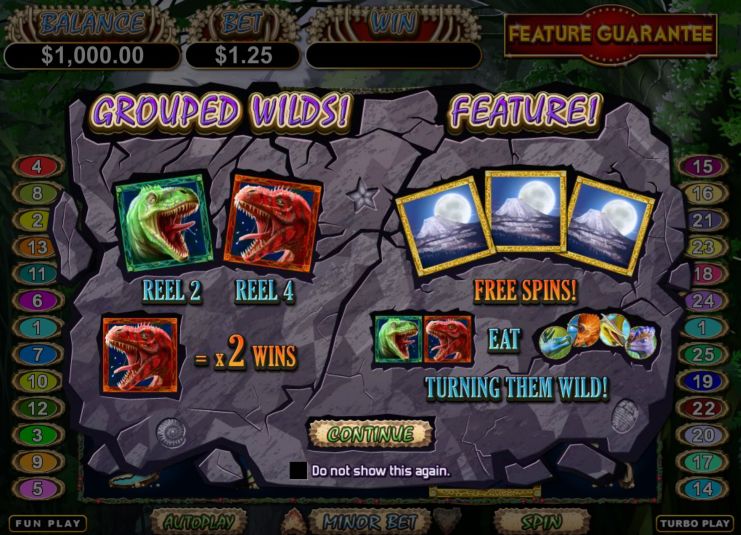Toggle Turbo Play

pyautogui.click(x=694, y=523)
